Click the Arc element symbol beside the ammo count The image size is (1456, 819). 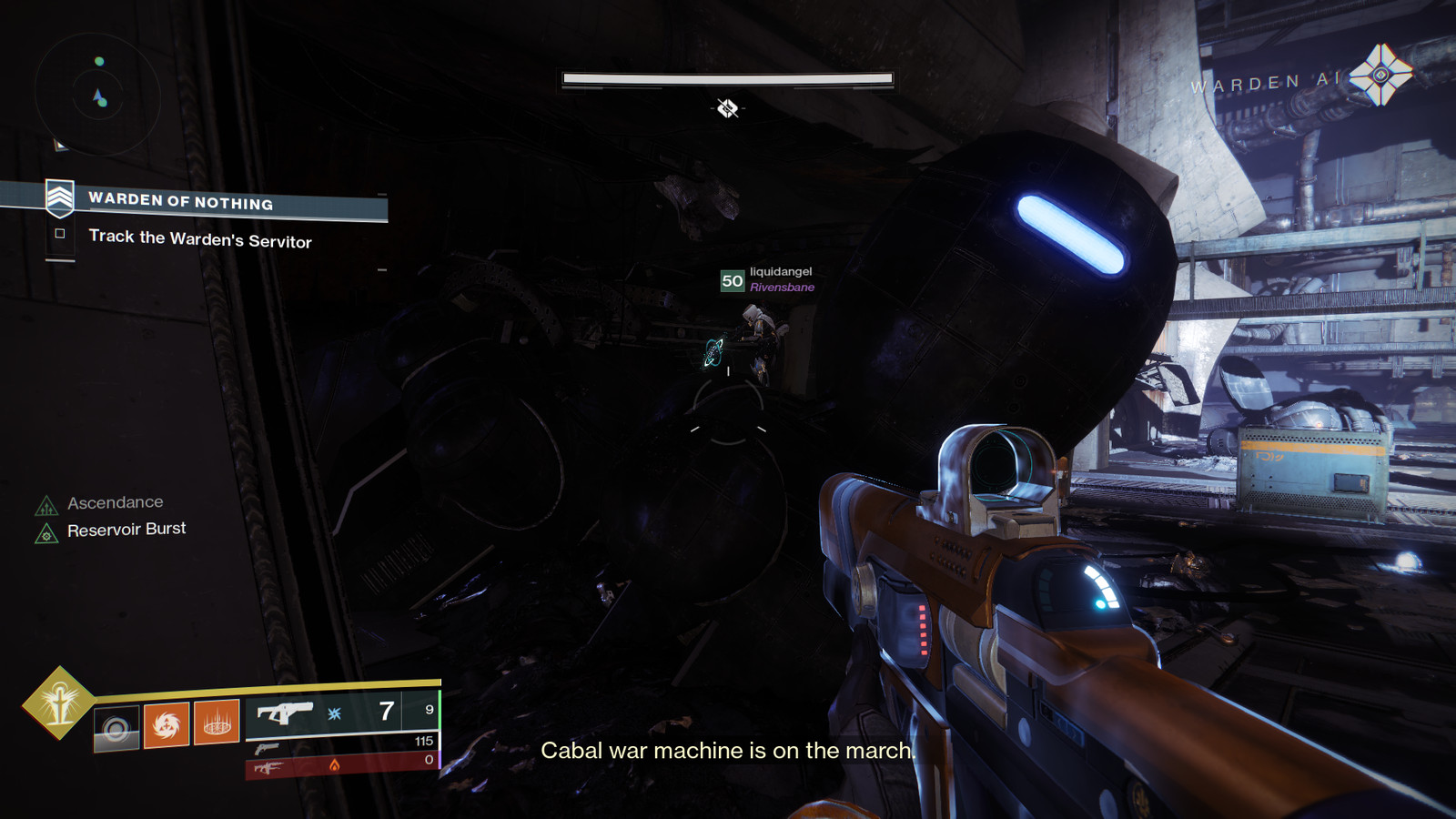333,713
